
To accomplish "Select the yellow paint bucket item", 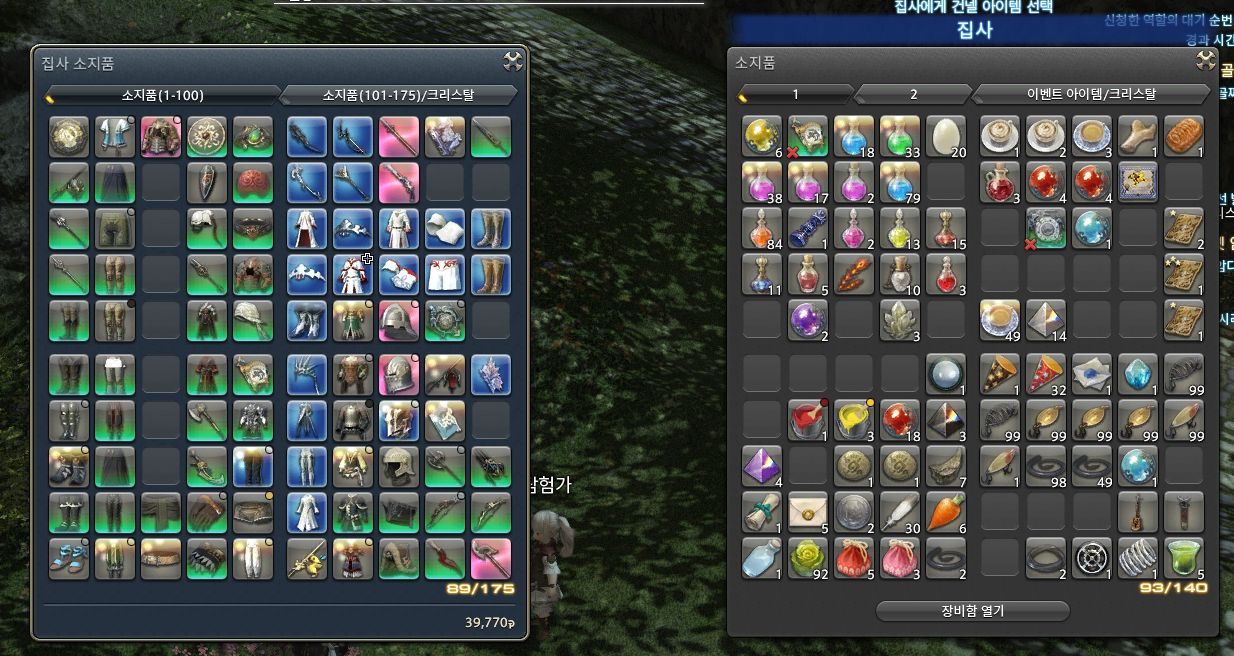I will [854, 419].
